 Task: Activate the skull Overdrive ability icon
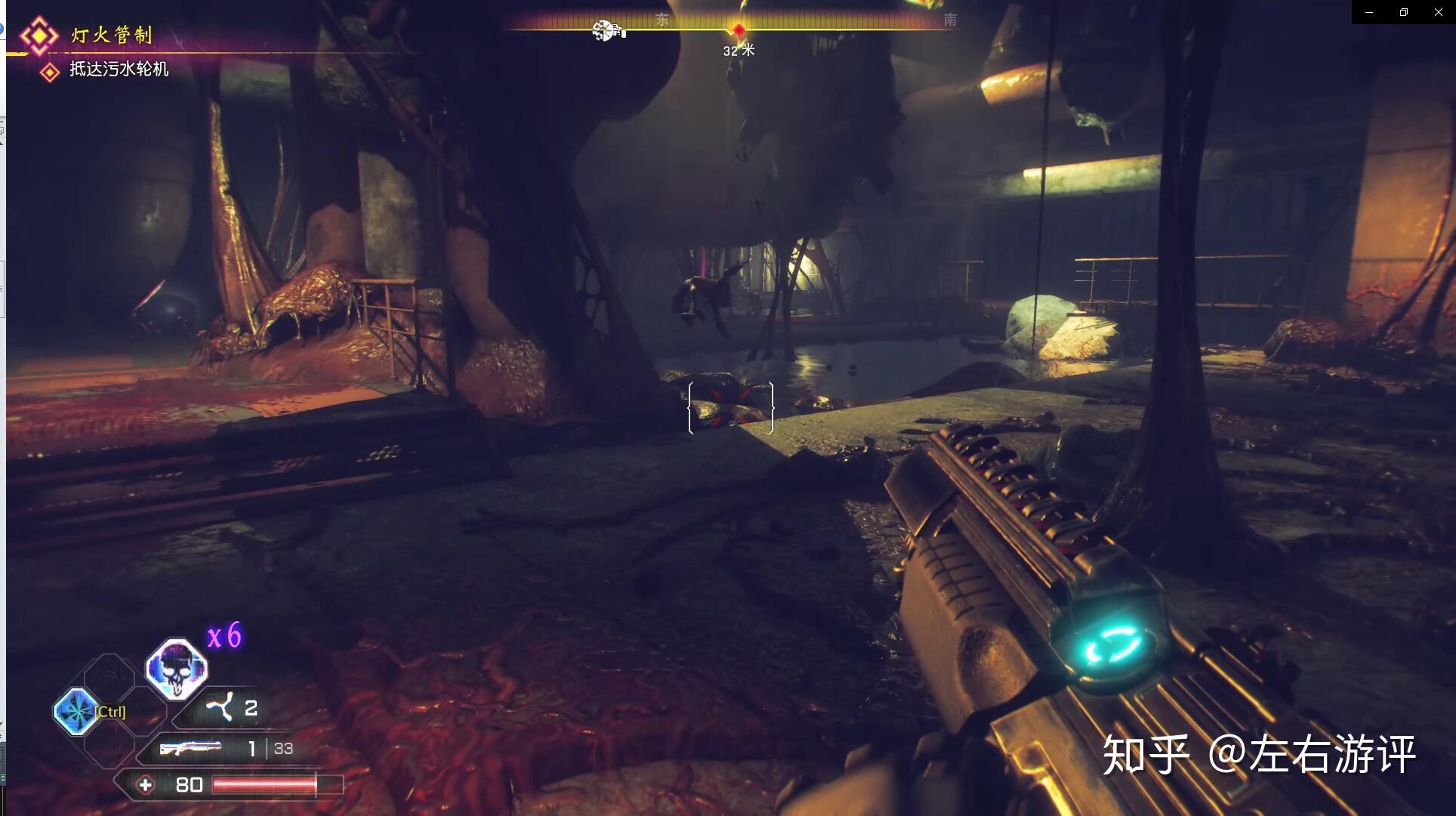[177, 669]
